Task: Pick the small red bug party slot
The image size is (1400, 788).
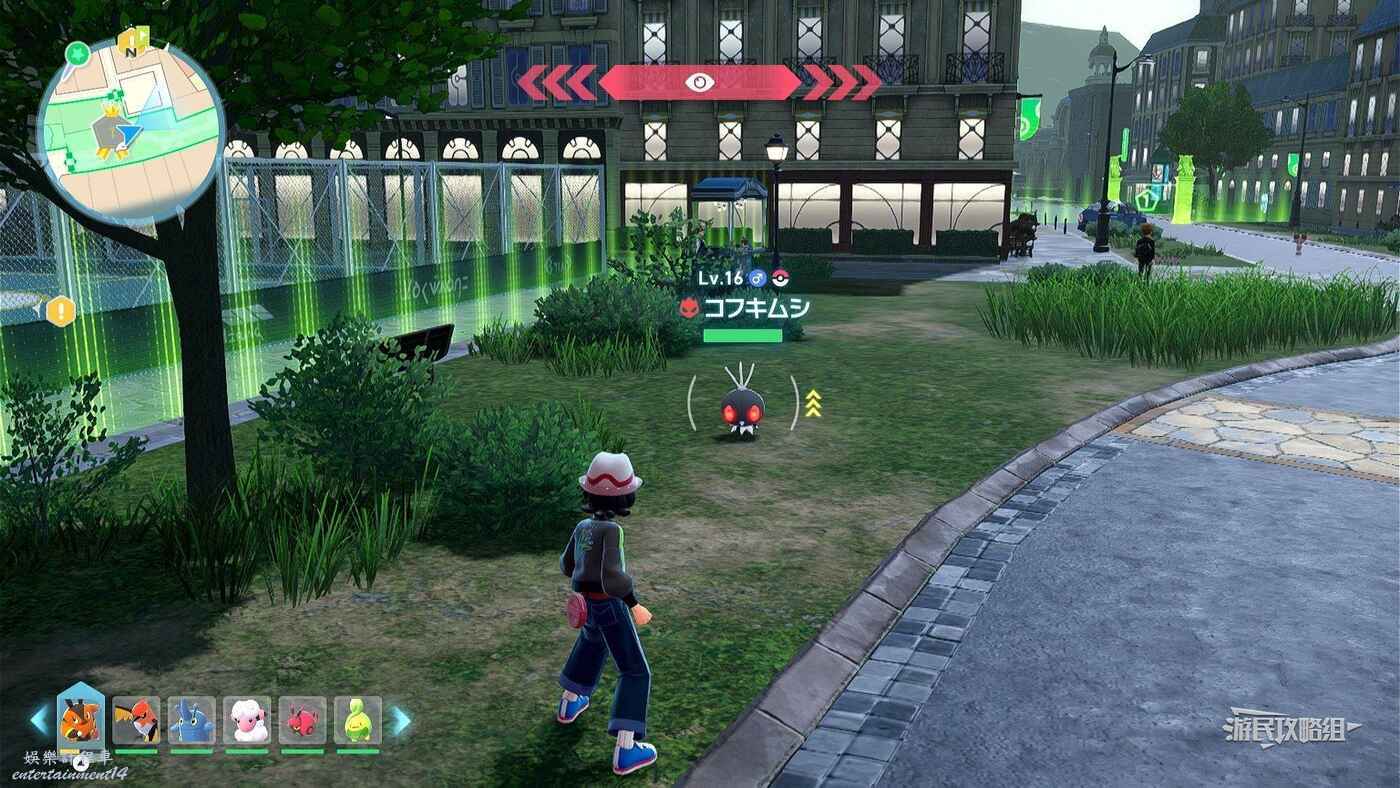Action: pyautogui.click(x=302, y=720)
